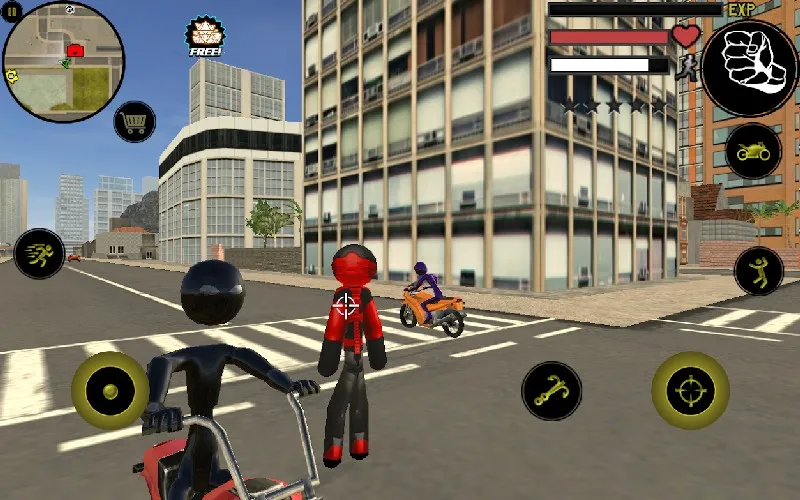The height and width of the screenshot is (500, 800).
Task: Tap the fist punch attack button
Action: [749, 68]
